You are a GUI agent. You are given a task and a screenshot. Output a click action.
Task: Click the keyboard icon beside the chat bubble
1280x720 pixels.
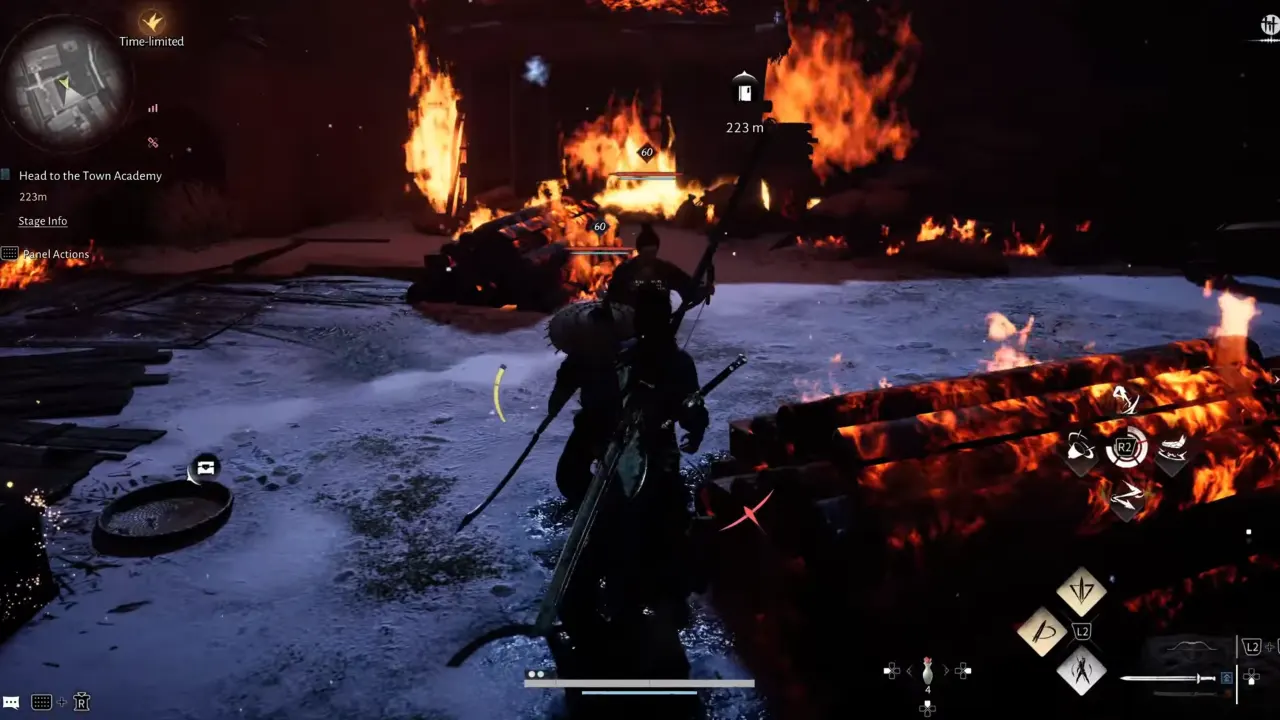[x=41, y=702]
